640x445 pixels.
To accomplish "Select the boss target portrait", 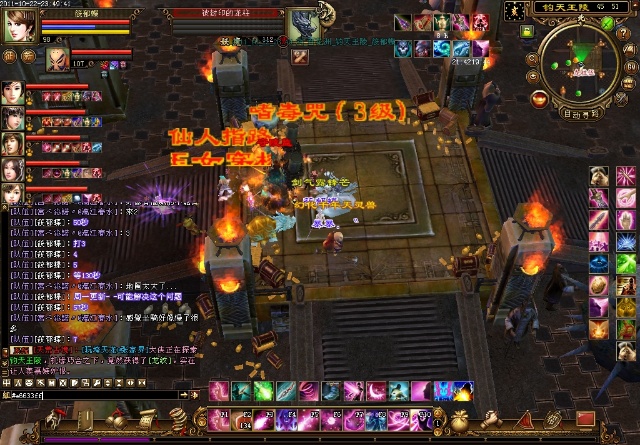I will (x=302, y=26).
